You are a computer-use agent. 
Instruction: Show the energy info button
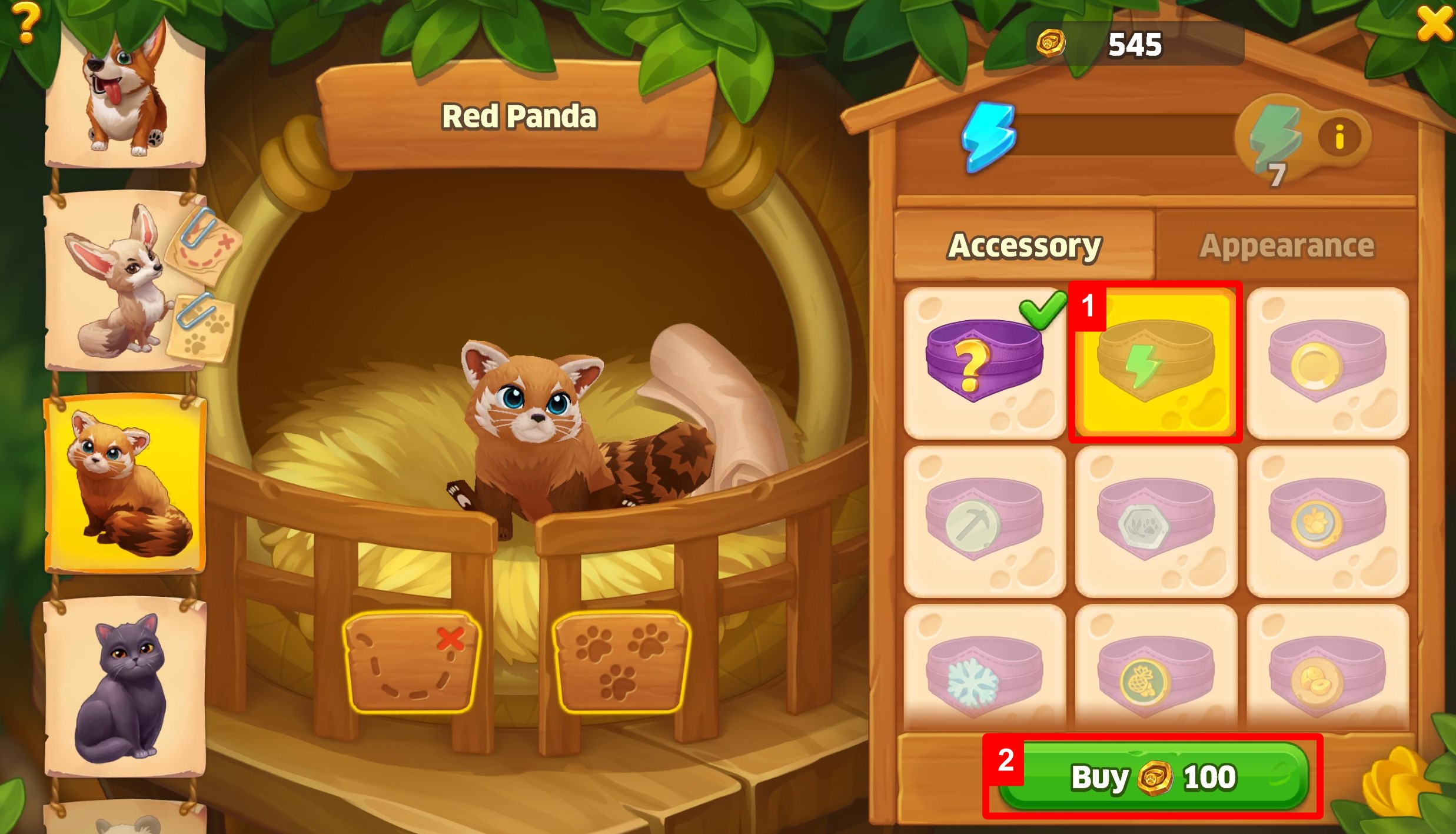(x=1340, y=138)
